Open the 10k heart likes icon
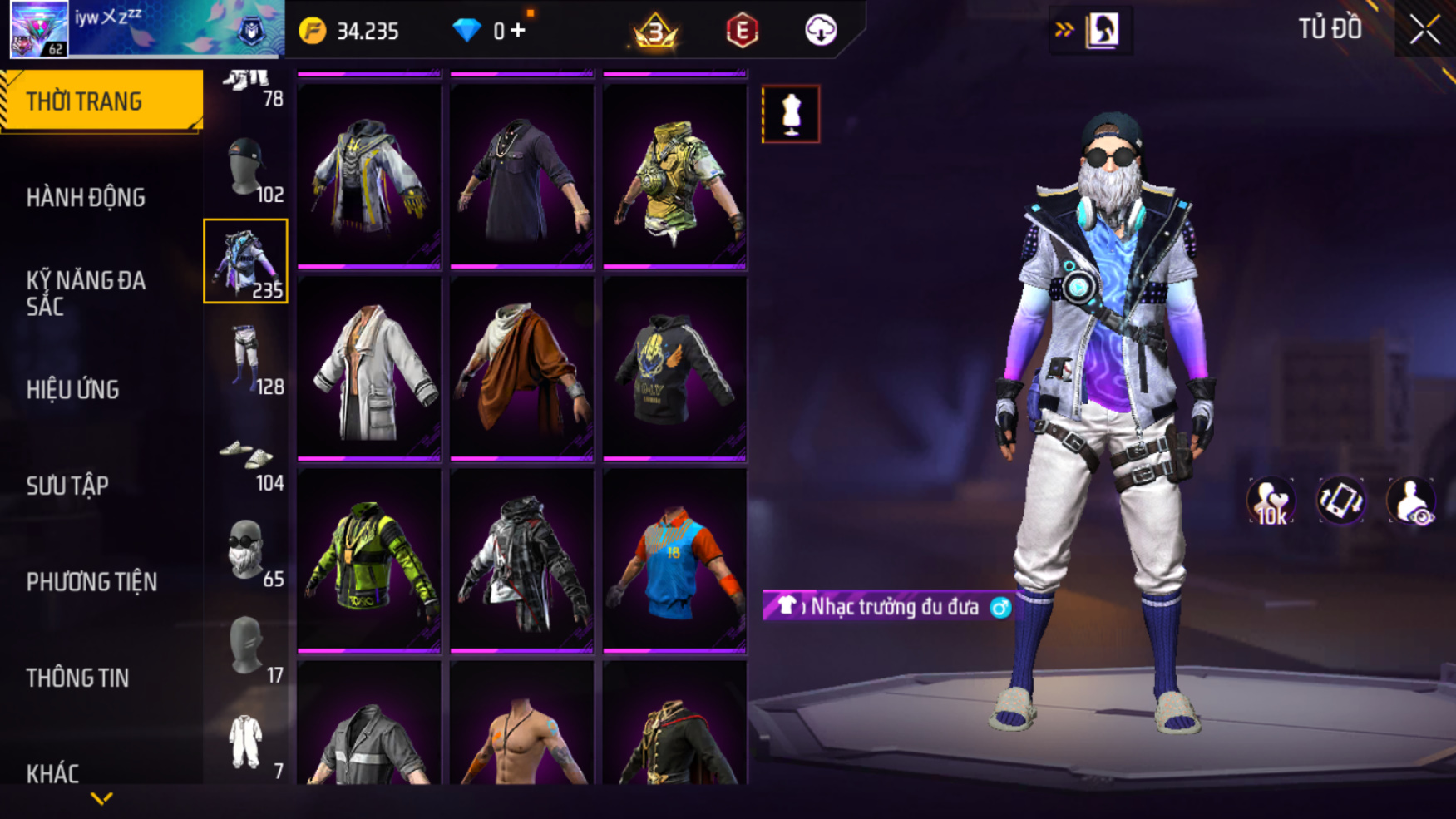 coord(1271,501)
